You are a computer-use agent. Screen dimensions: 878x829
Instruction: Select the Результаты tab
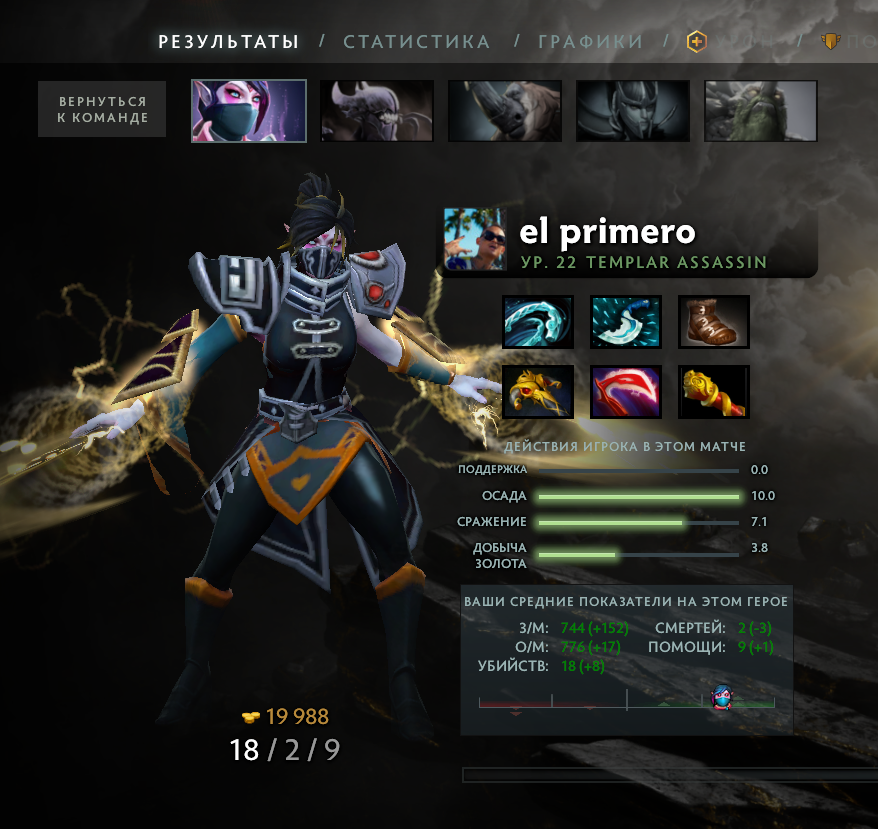click(x=229, y=42)
